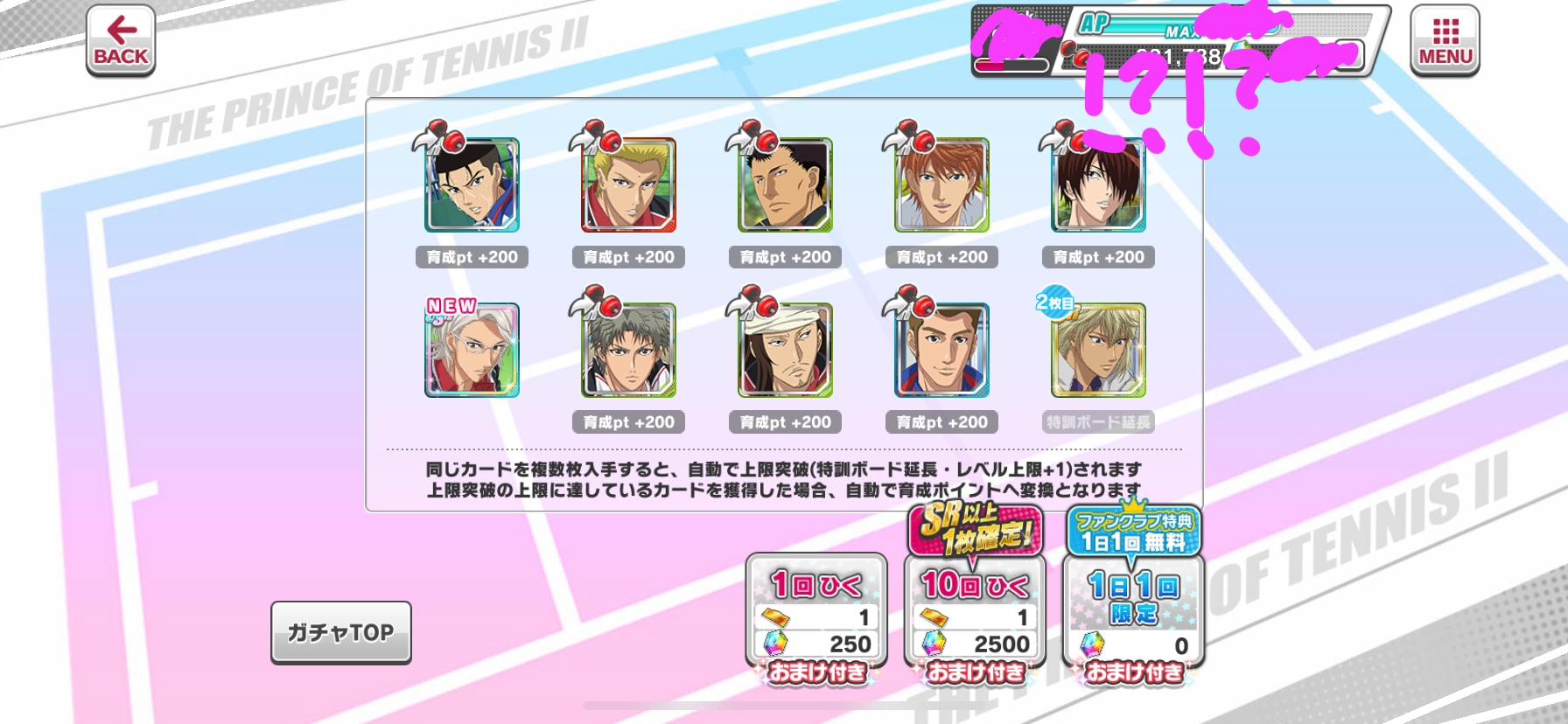Image resolution: width=1568 pixels, height=724 pixels.
Task: Select the NEW white-haired character card
Action: (472, 350)
